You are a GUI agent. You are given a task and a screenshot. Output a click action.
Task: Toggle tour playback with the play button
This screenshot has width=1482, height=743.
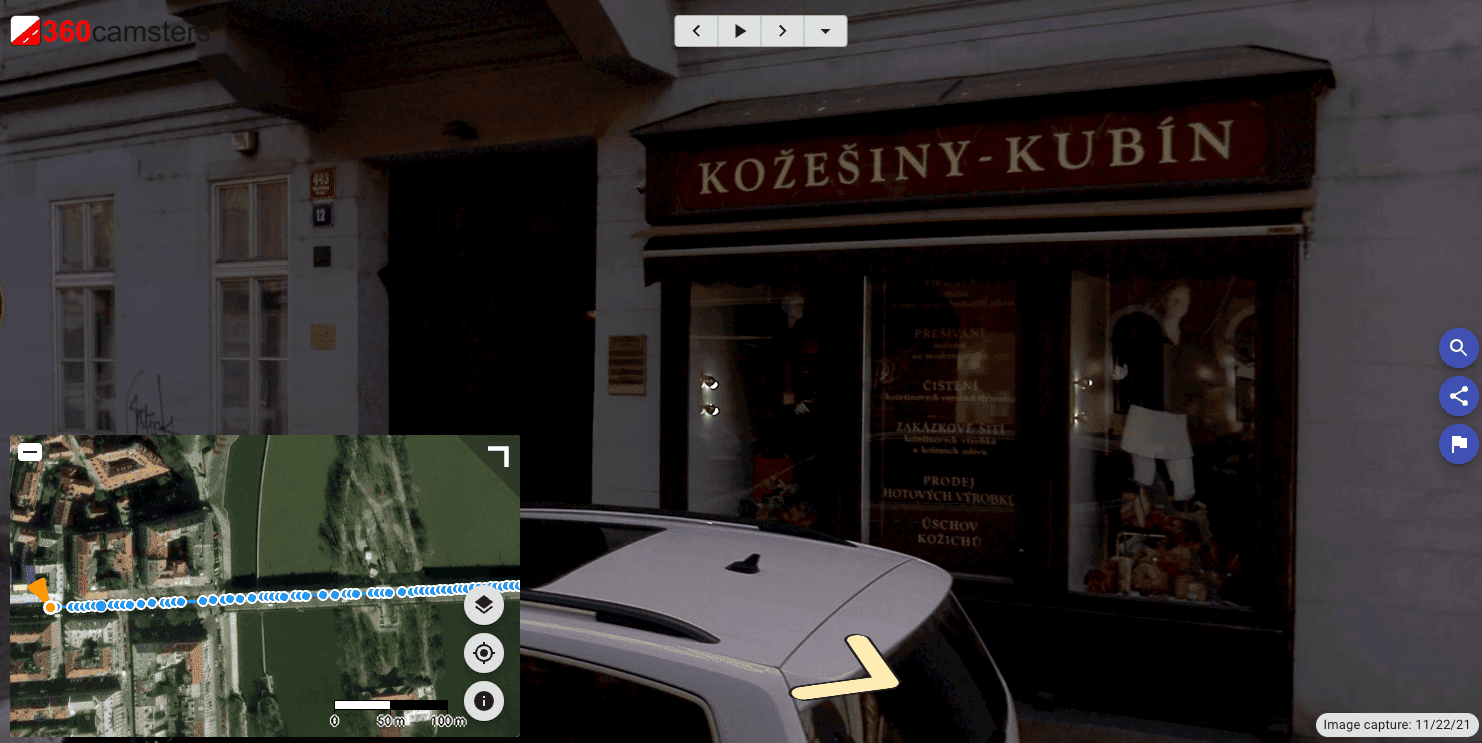[x=739, y=31]
